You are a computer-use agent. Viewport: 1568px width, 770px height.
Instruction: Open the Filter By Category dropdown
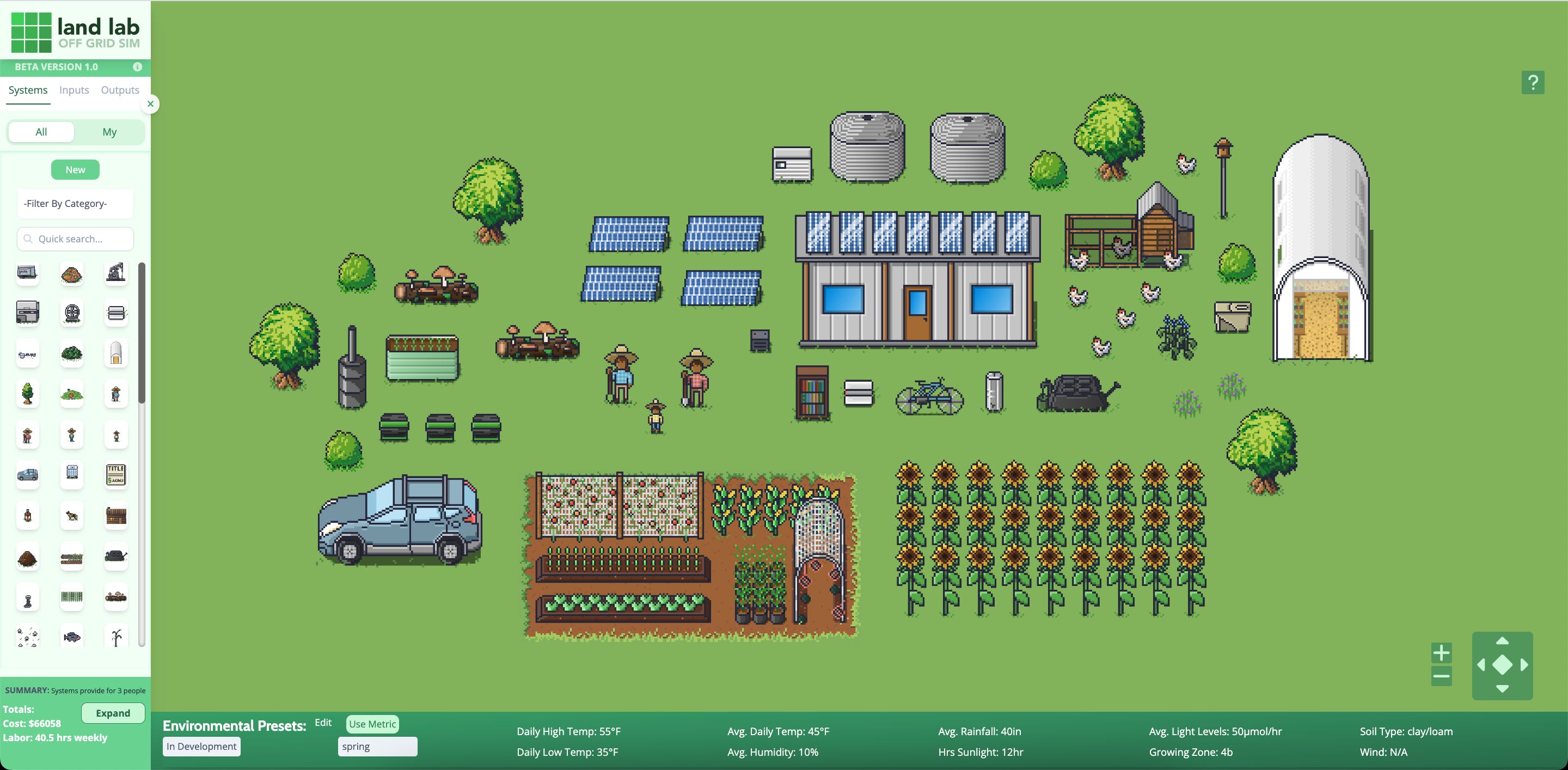[x=75, y=203]
